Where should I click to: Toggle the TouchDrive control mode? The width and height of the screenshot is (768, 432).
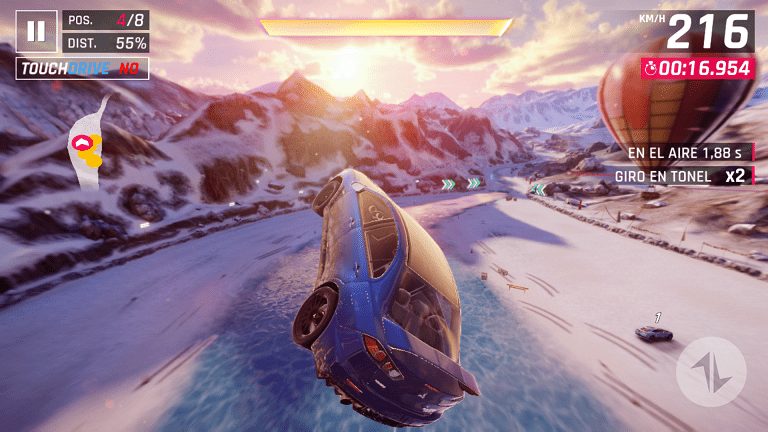click(82, 69)
